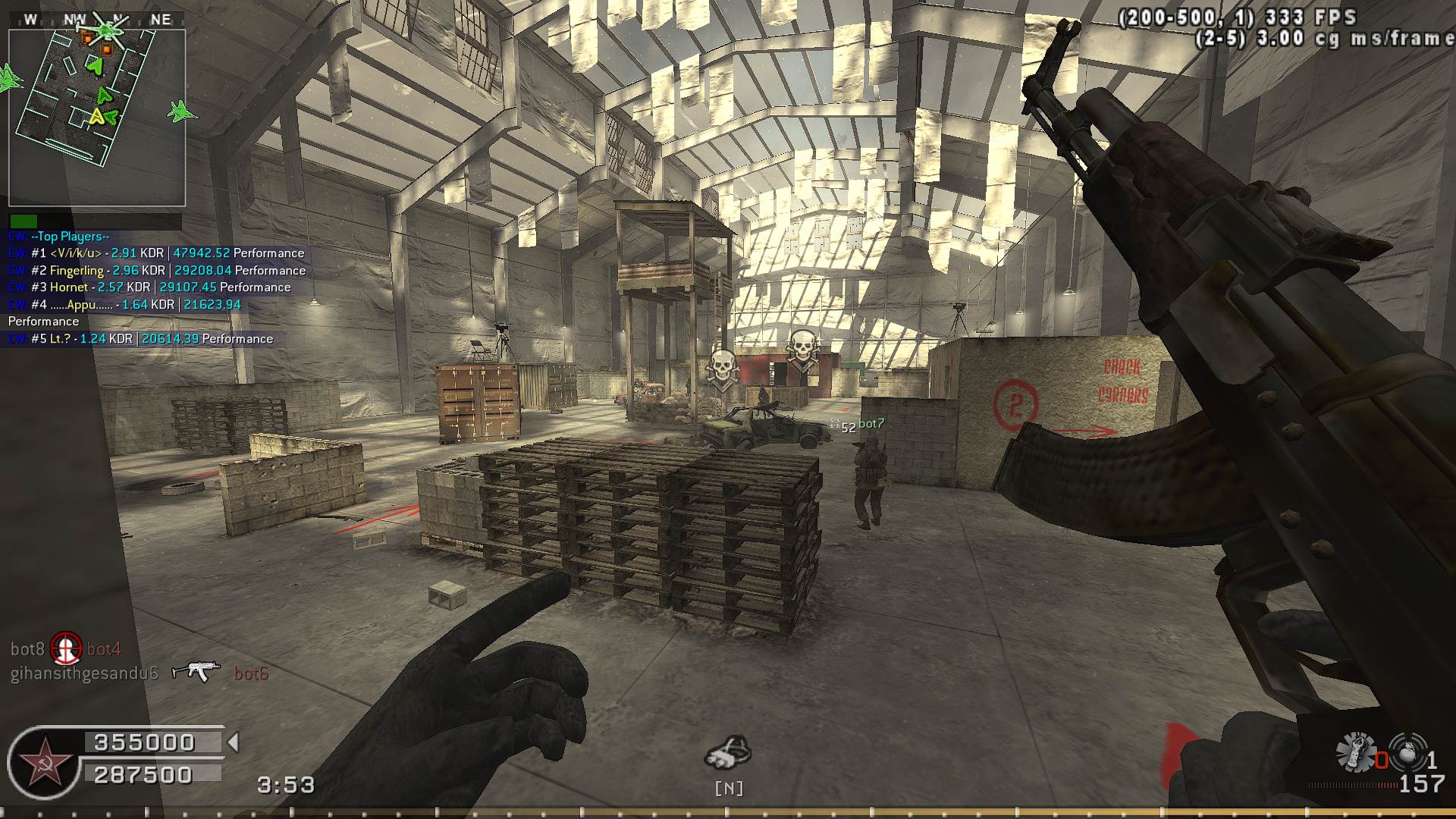Click the AK-47 icon in kill feed

coord(196,671)
